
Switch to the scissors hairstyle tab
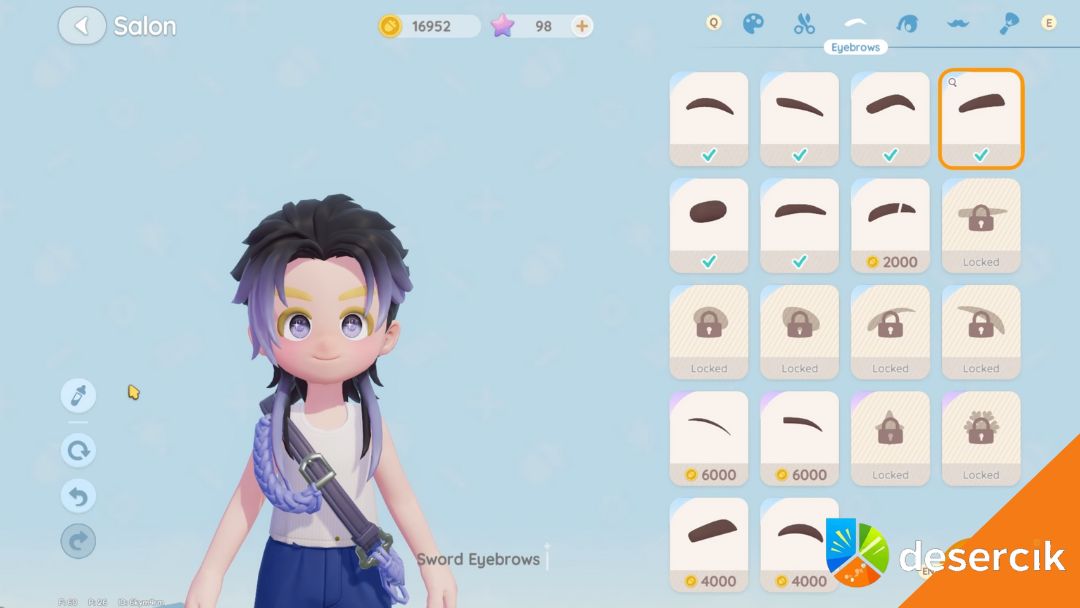(x=804, y=23)
